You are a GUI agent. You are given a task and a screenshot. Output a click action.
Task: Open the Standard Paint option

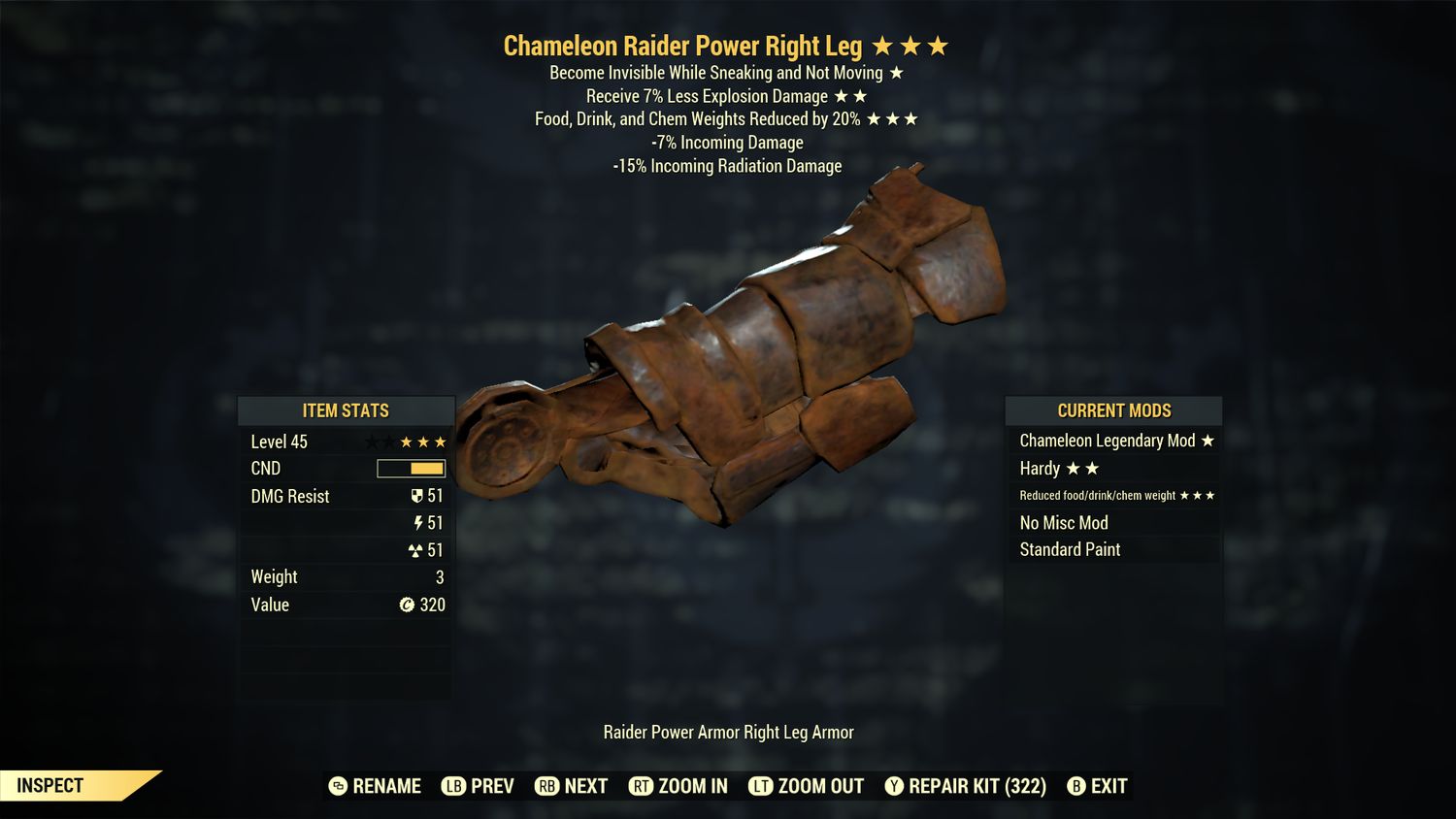click(x=1070, y=549)
